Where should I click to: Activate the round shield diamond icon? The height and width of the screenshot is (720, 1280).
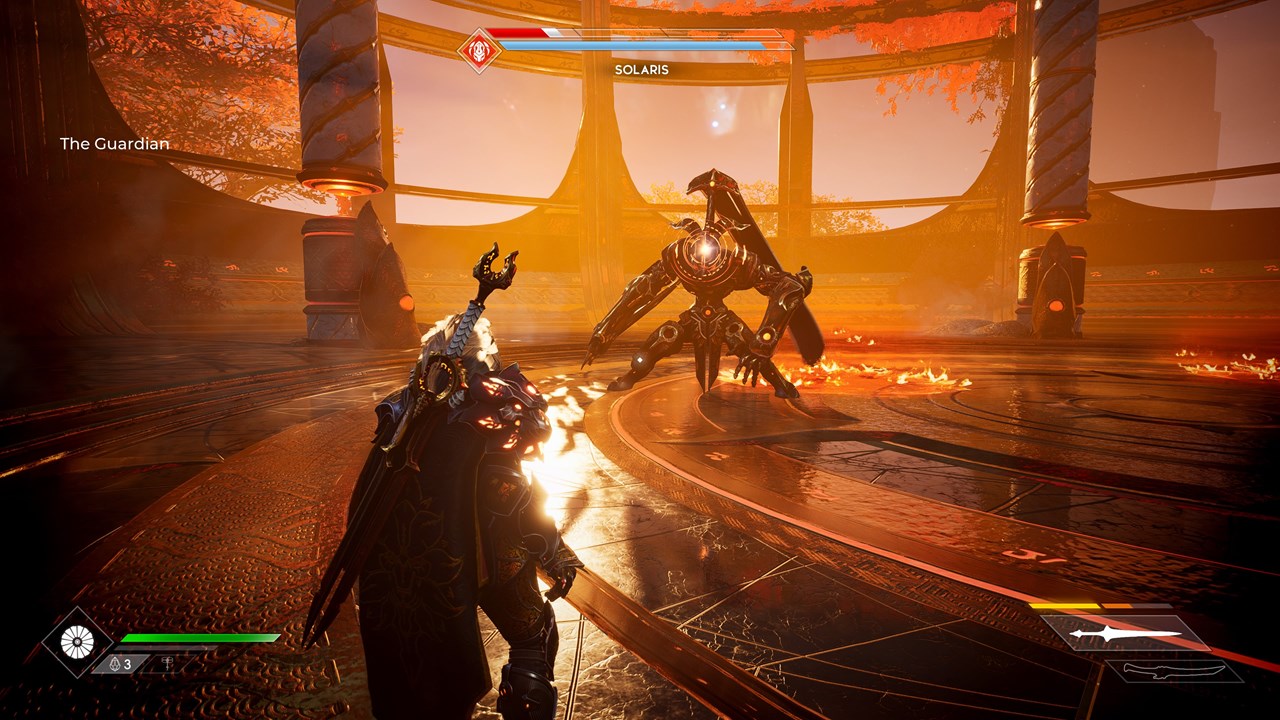77,642
